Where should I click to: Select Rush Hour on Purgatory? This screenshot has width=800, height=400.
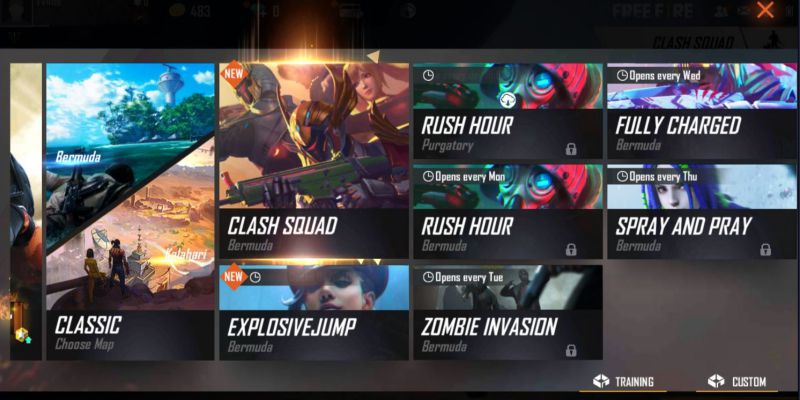pos(507,110)
